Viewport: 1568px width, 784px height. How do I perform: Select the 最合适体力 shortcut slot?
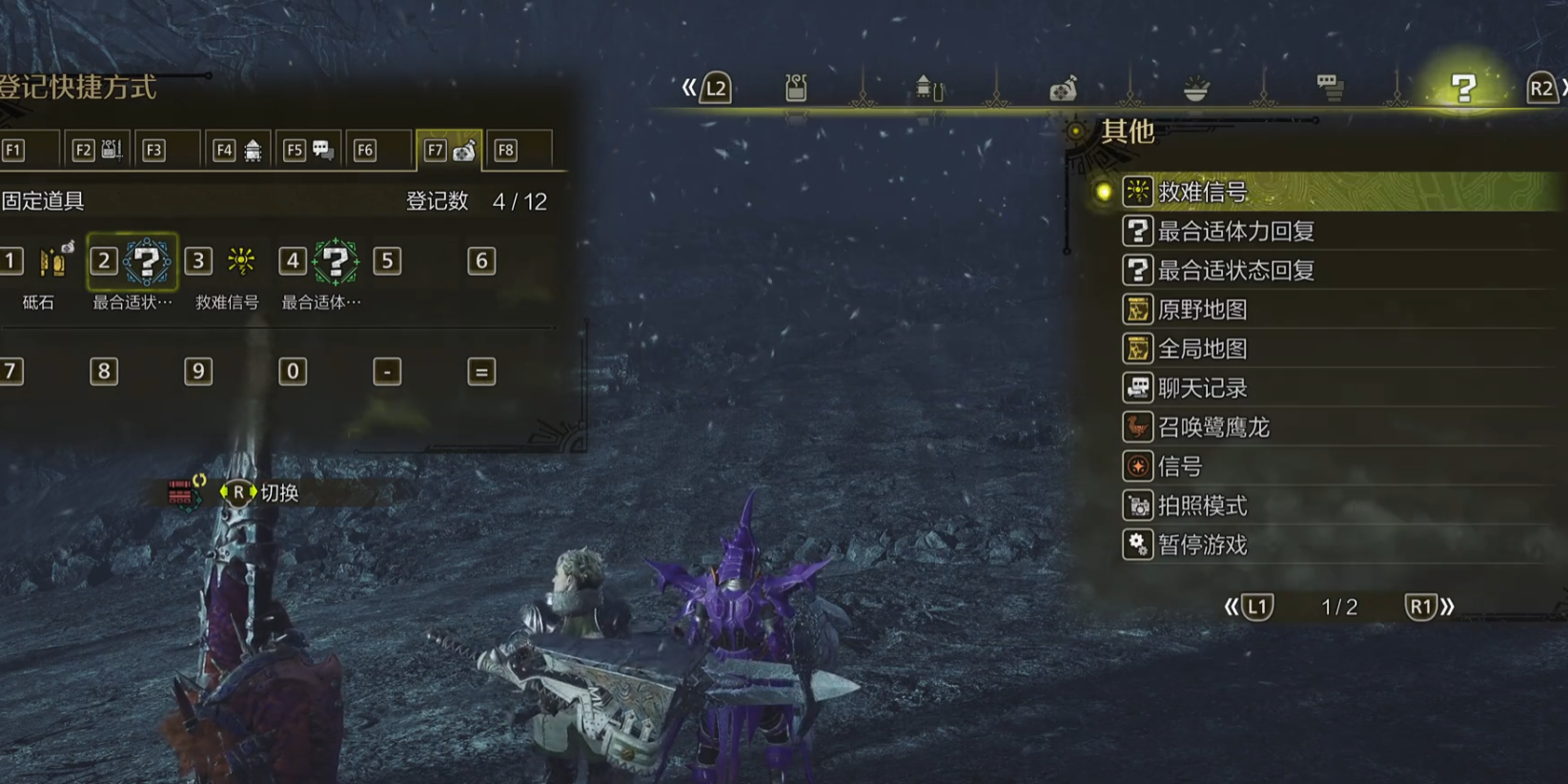pyautogui.click(x=336, y=261)
